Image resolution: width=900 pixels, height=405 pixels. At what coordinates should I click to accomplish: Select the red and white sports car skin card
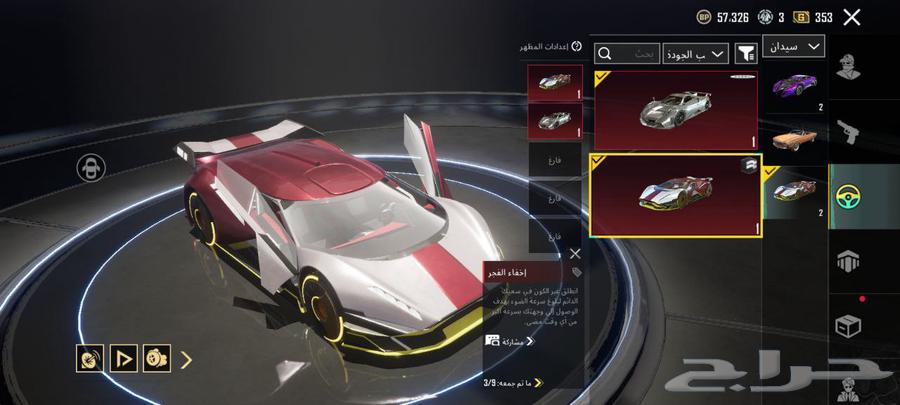click(674, 195)
